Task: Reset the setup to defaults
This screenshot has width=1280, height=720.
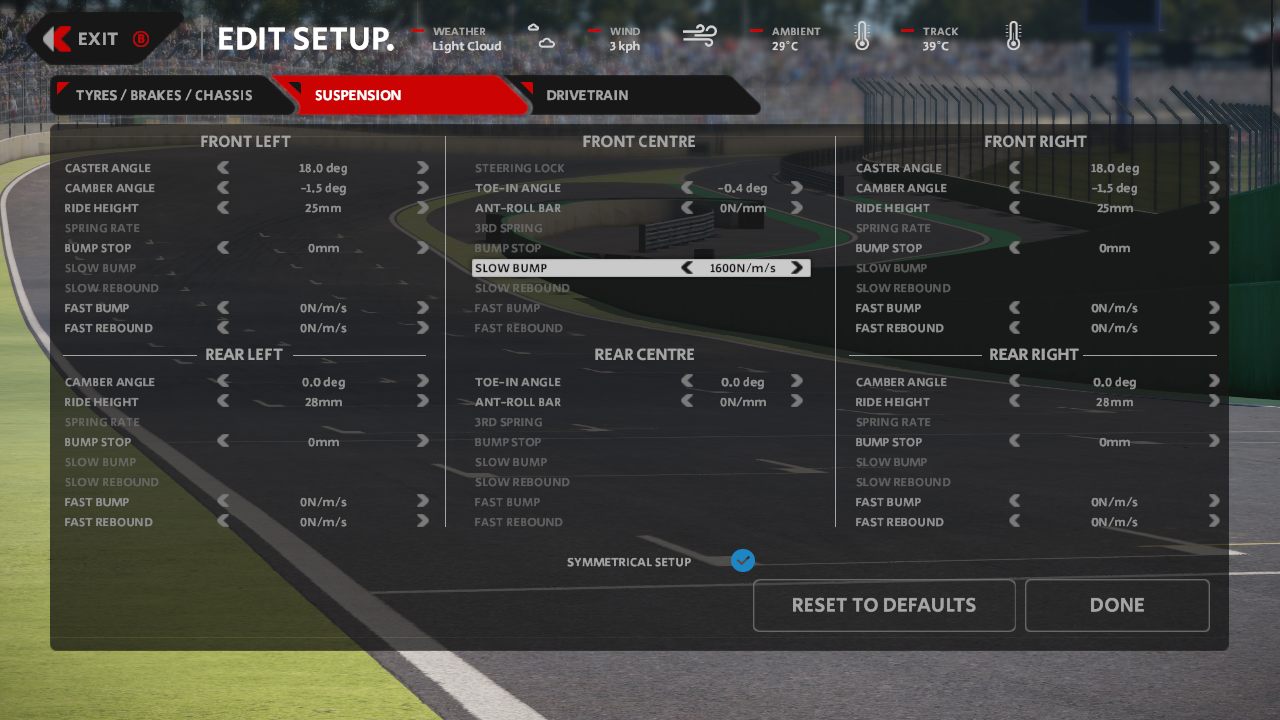Action: (x=884, y=605)
